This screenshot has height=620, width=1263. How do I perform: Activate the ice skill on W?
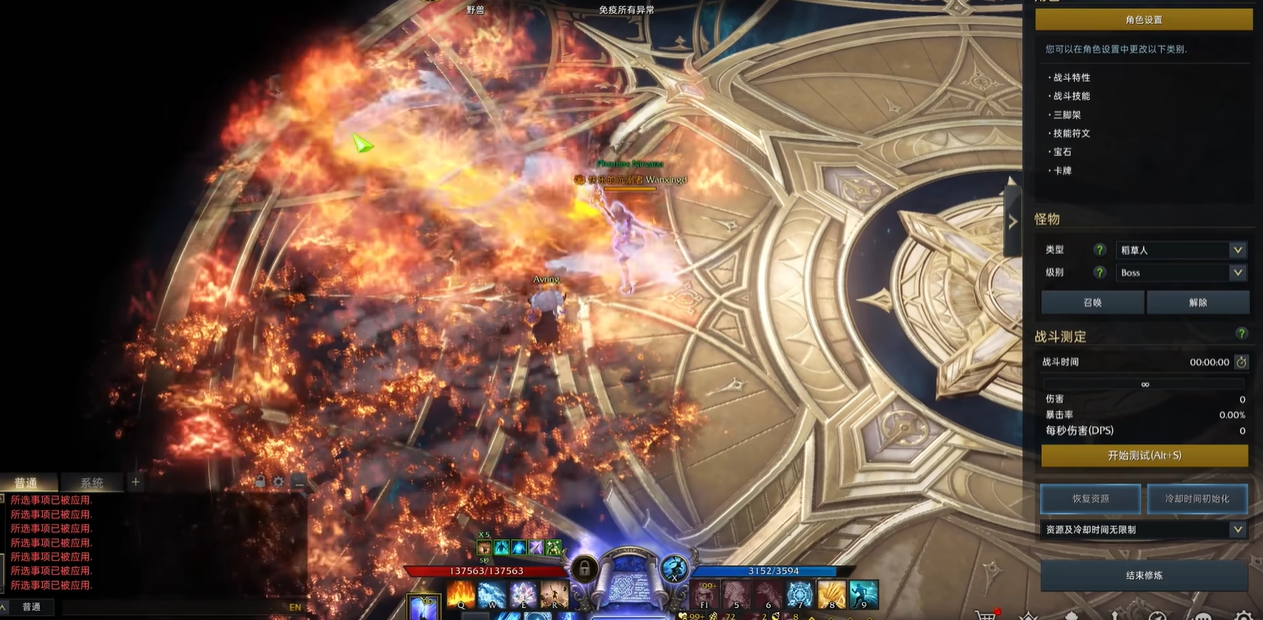pyautogui.click(x=491, y=596)
